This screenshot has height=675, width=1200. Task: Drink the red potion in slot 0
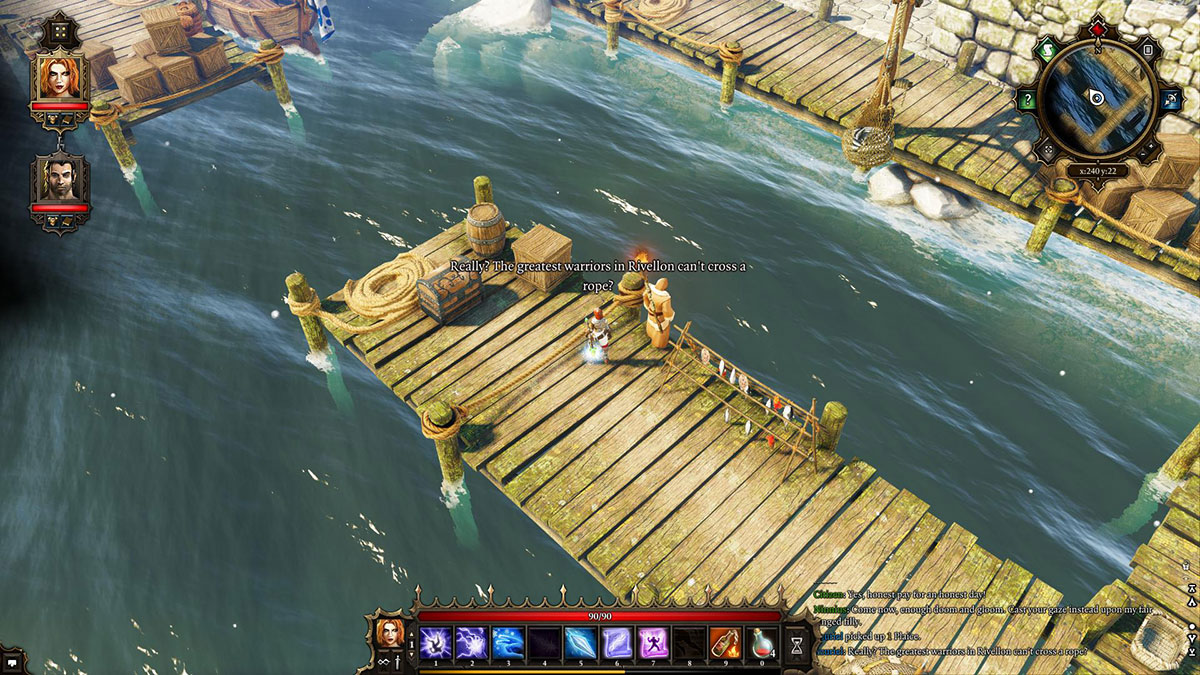761,641
